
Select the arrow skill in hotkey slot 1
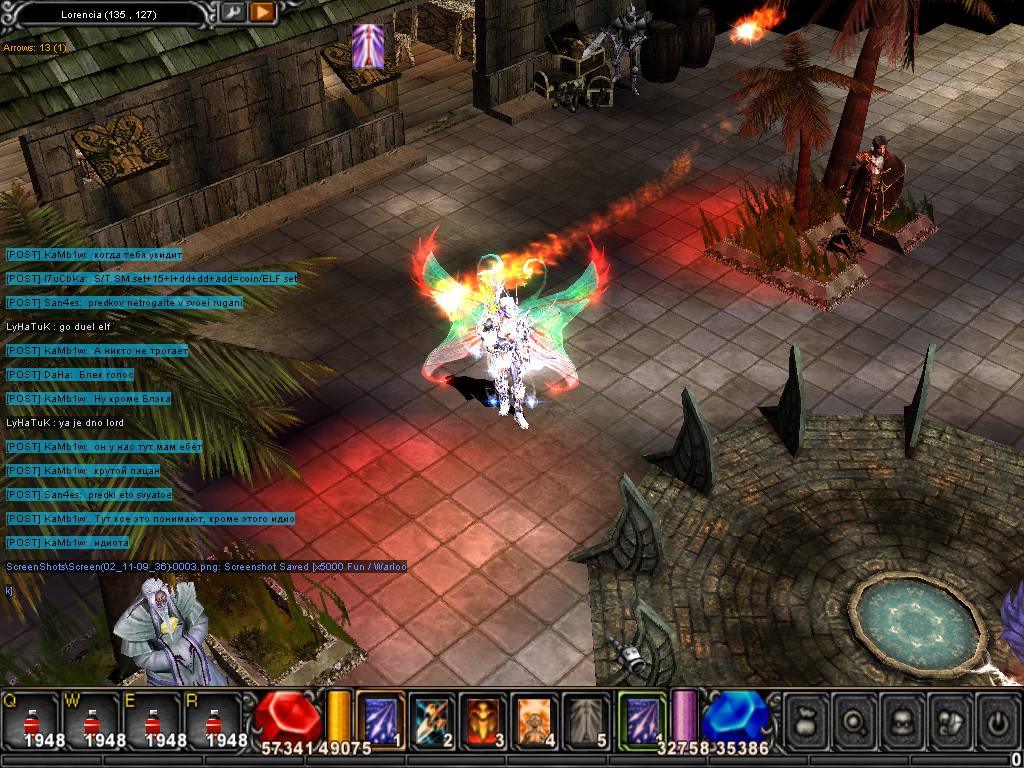380,719
